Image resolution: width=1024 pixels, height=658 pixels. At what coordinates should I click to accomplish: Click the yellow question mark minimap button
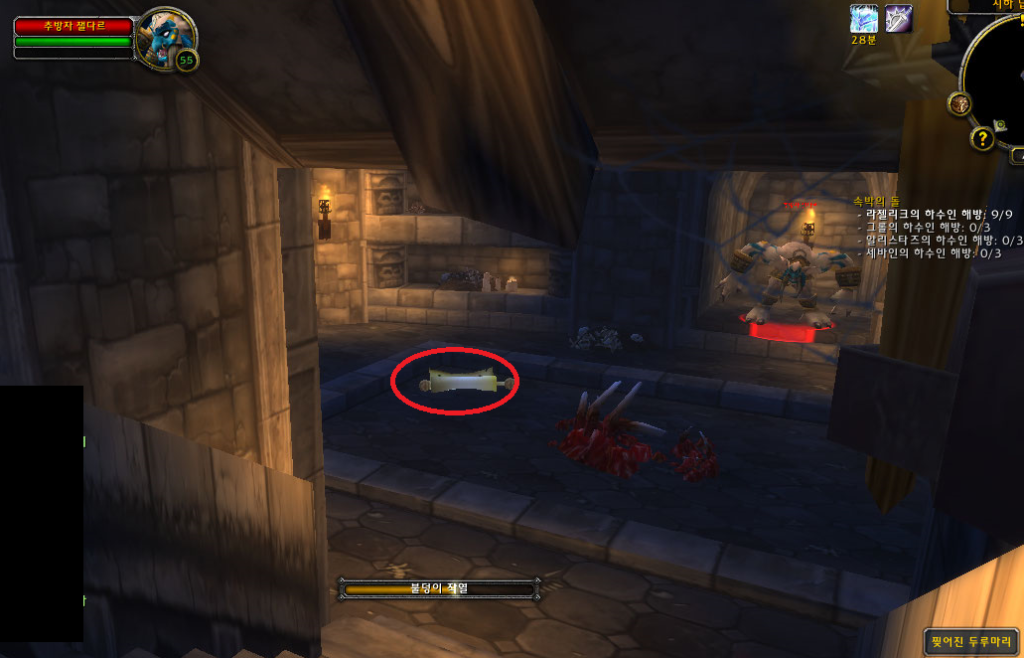coord(982,138)
